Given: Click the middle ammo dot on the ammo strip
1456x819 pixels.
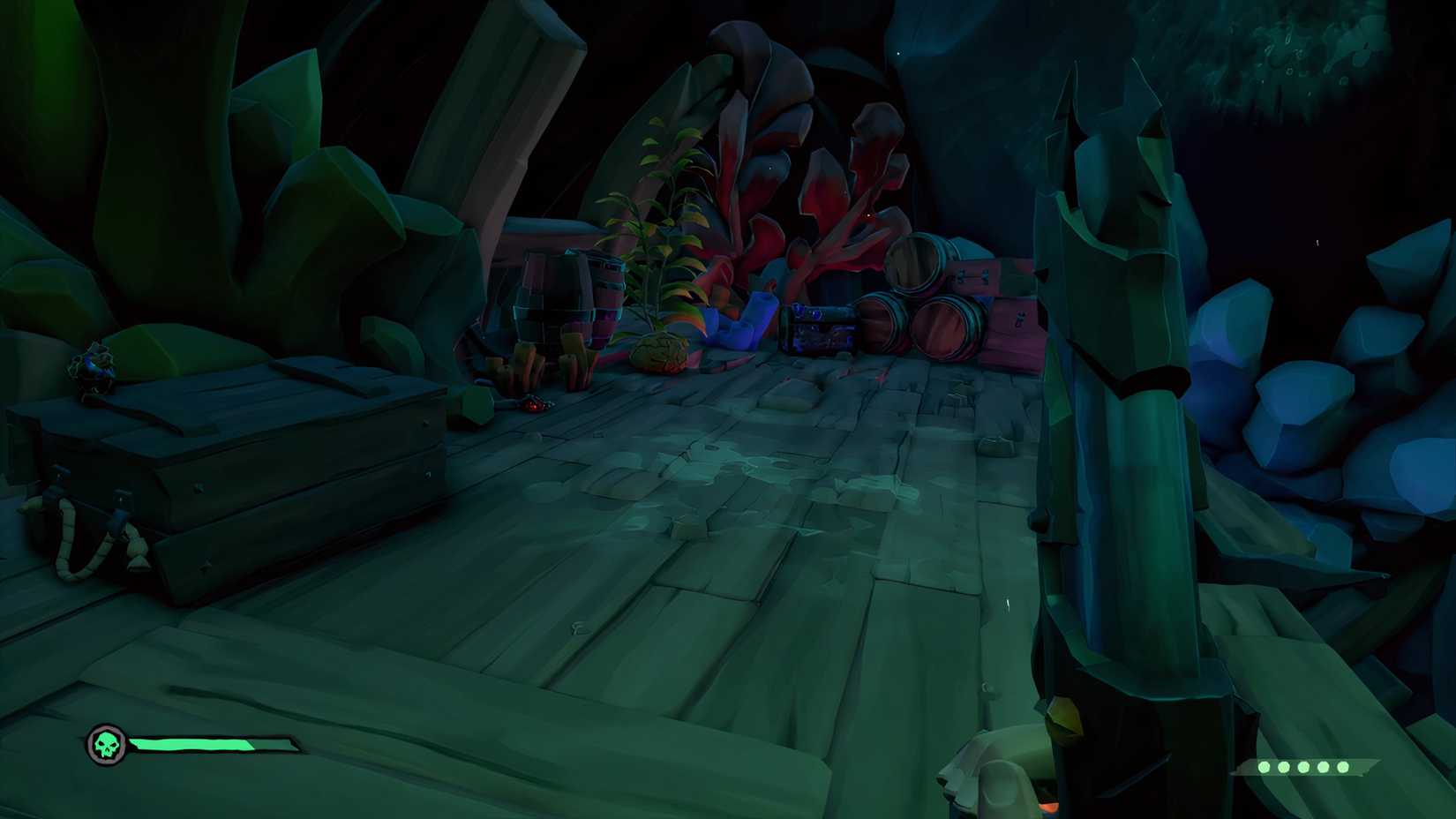Looking at the screenshot, I should tap(1303, 767).
